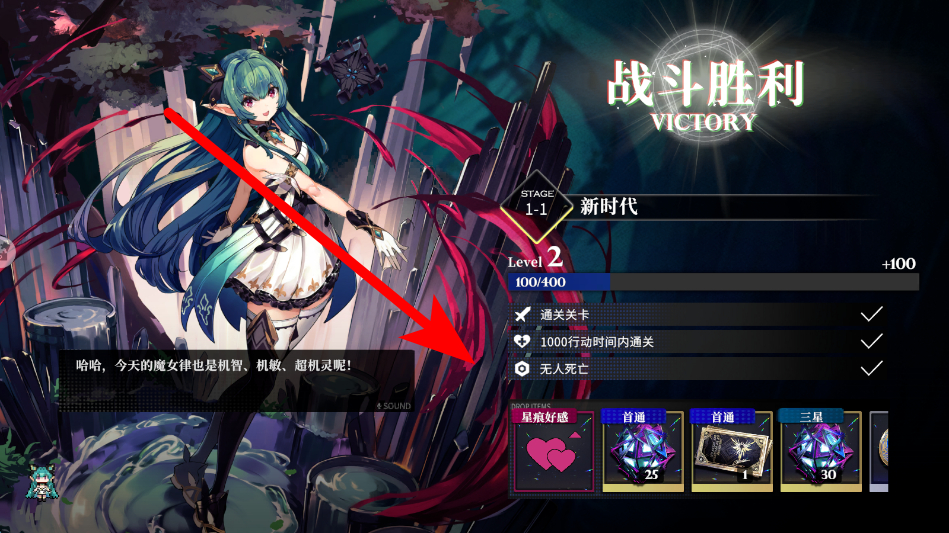The width and height of the screenshot is (949, 533).
Task: Inspect the 首通 crystal reward with 25
Action: [642, 453]
